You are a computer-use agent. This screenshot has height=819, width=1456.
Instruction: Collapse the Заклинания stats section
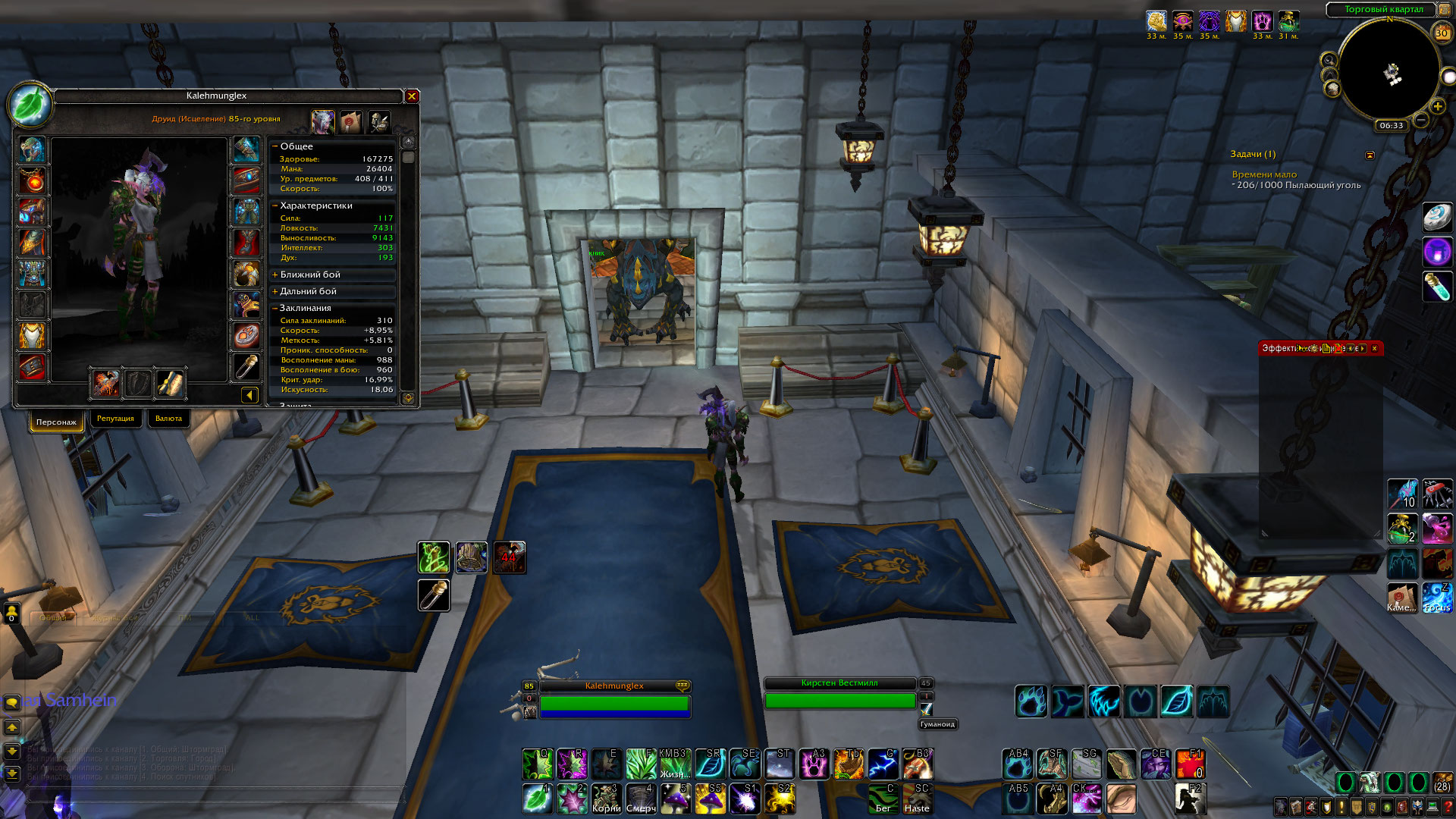tap(275, 308)
